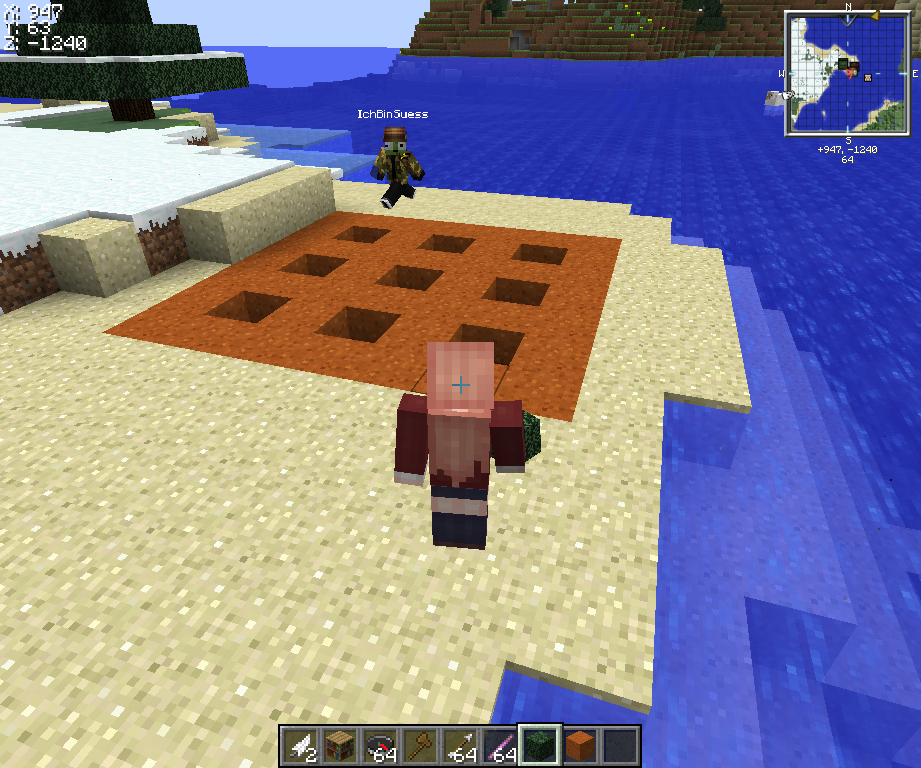Select the dark green leaves block slot

(540, 746)
